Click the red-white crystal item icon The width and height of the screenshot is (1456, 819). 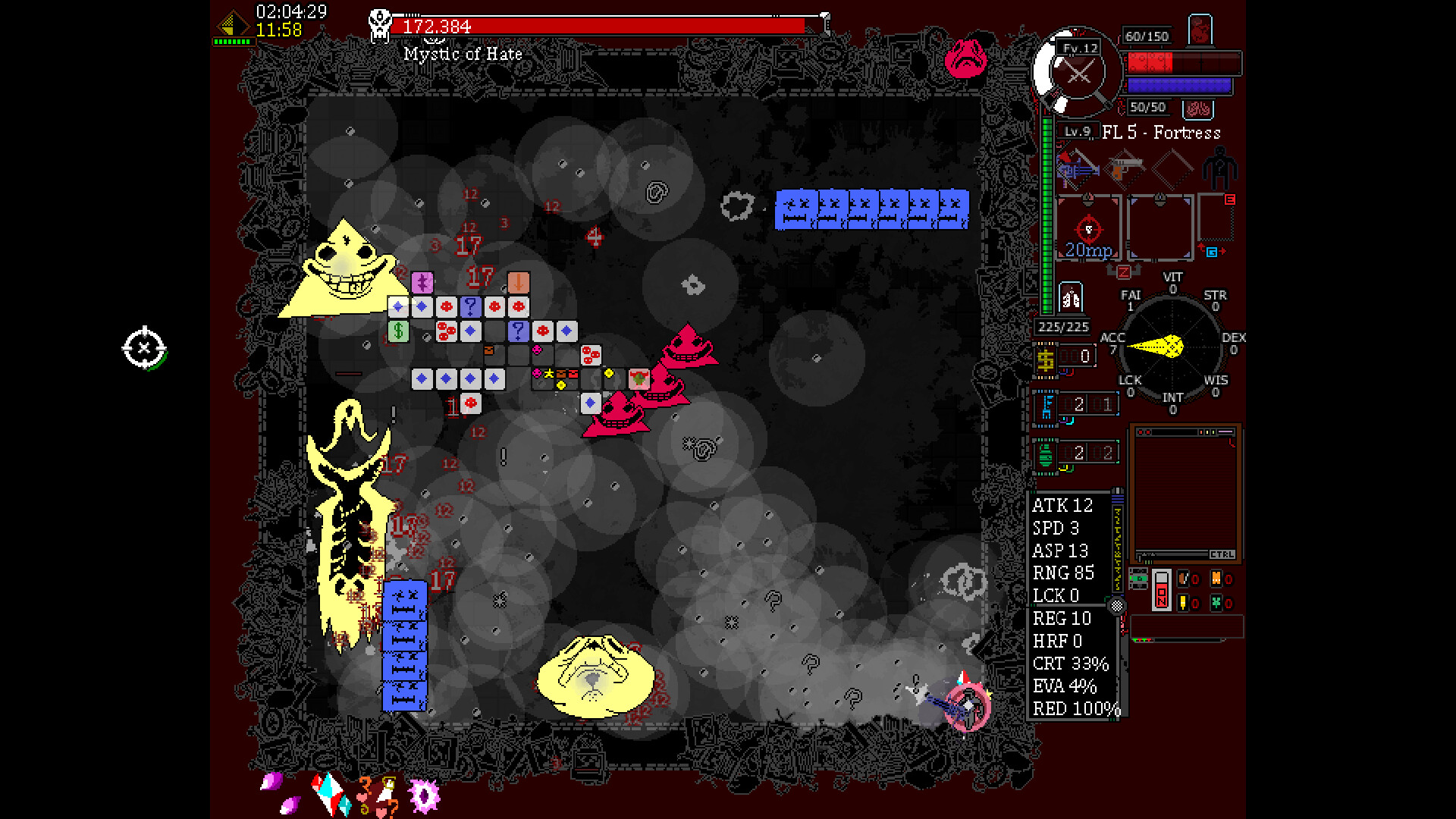(328, 792)
